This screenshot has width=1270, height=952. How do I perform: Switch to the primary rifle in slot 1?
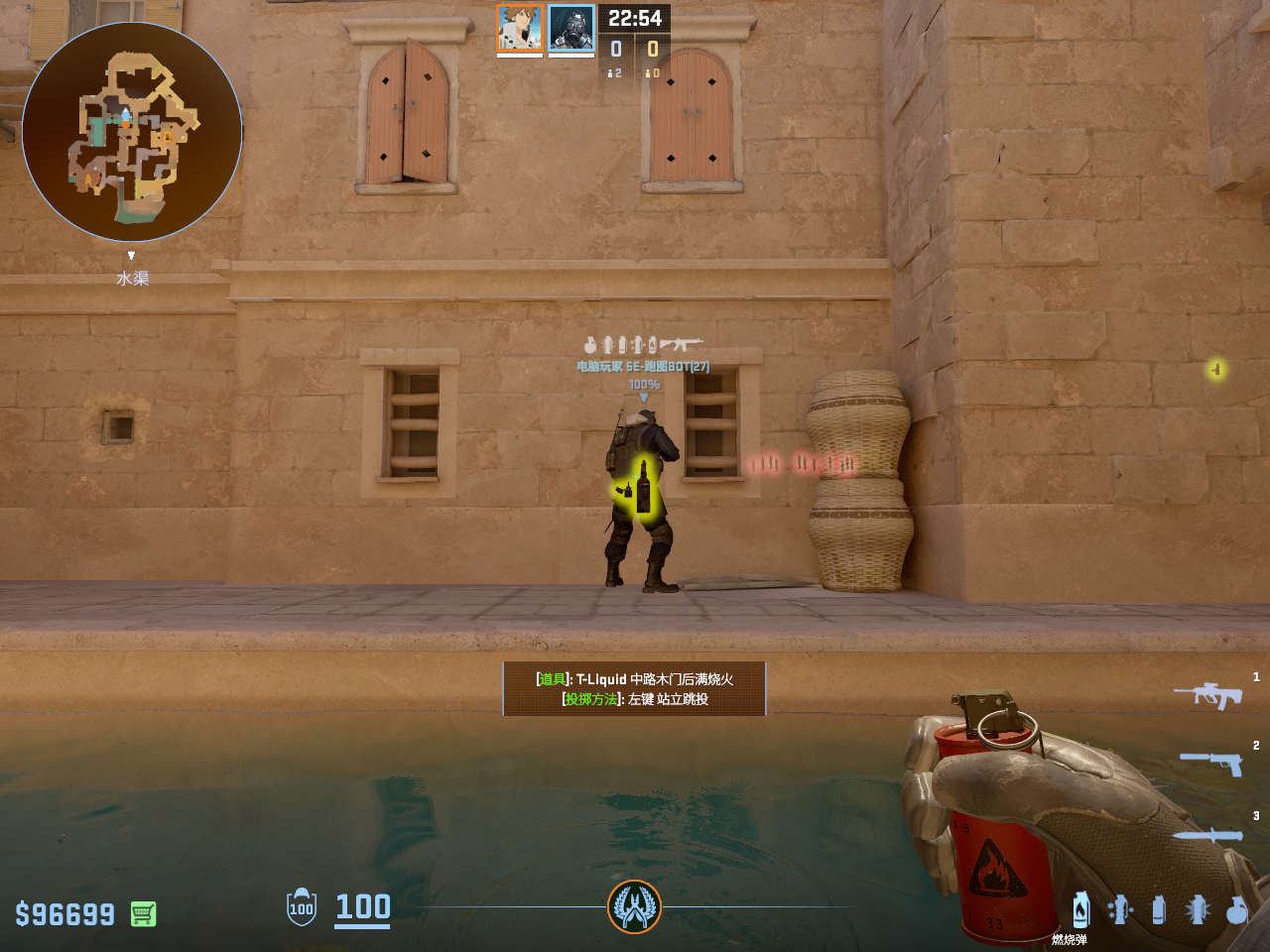tap(1208, 694)
